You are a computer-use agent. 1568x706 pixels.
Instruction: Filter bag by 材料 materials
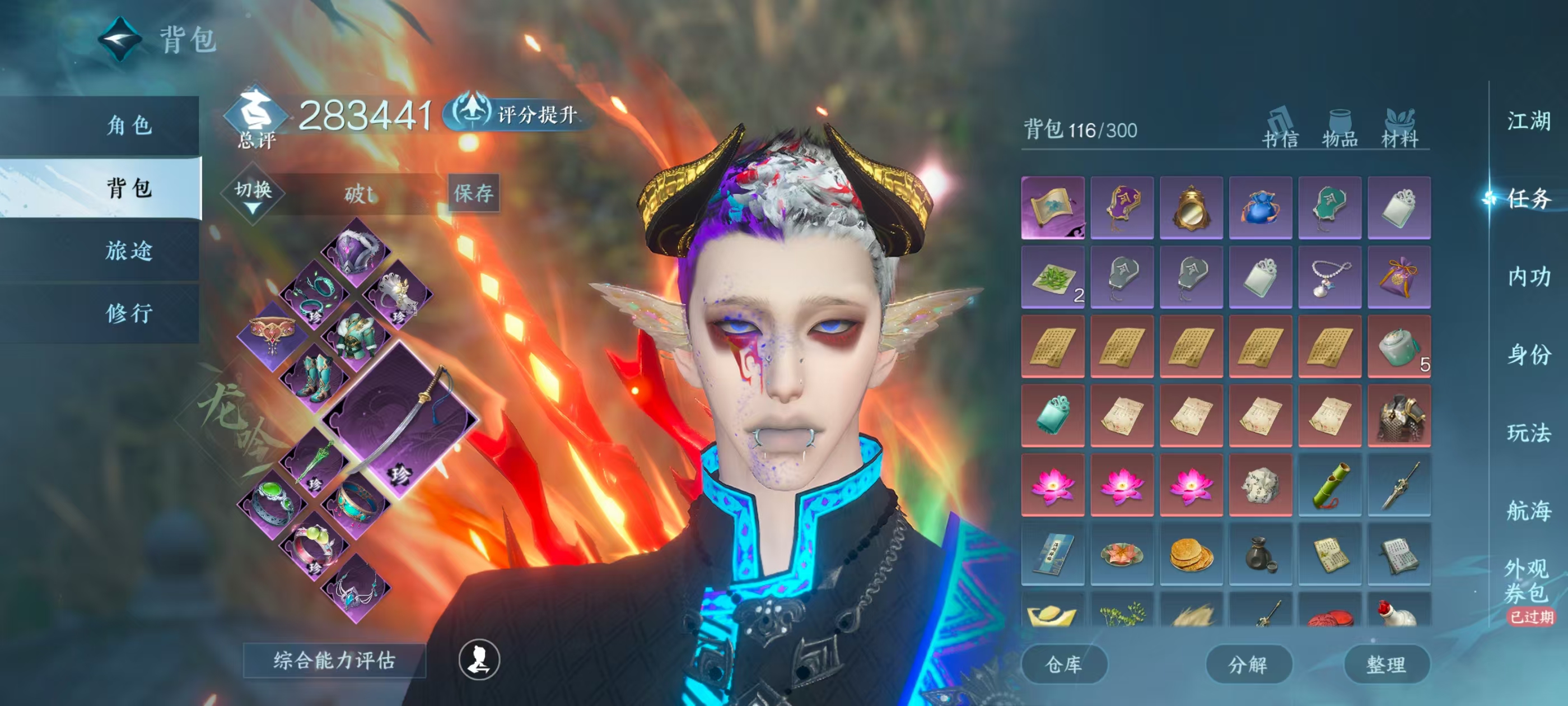(1399, 129)
